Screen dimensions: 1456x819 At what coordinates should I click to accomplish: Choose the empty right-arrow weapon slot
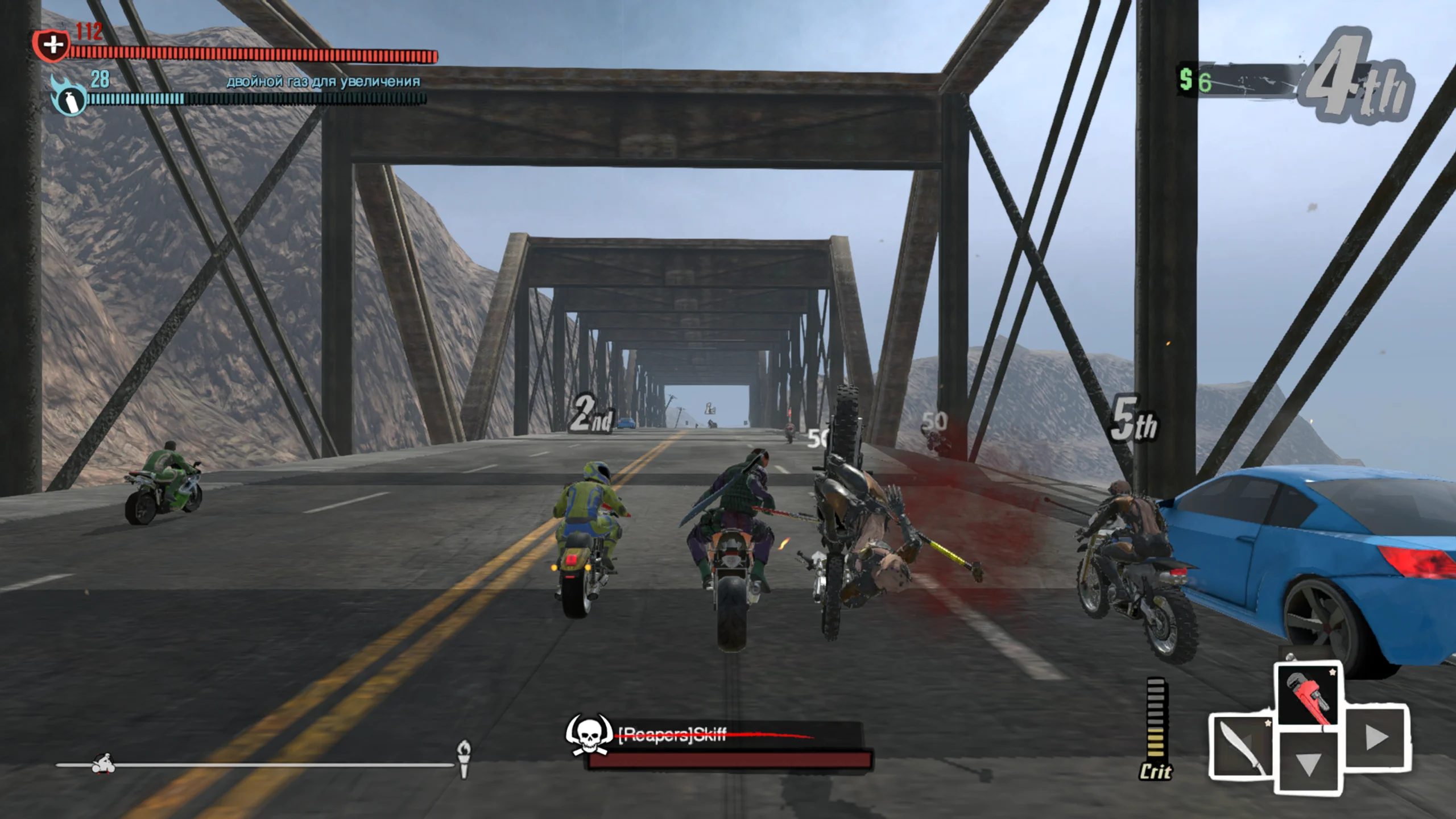1376,738
